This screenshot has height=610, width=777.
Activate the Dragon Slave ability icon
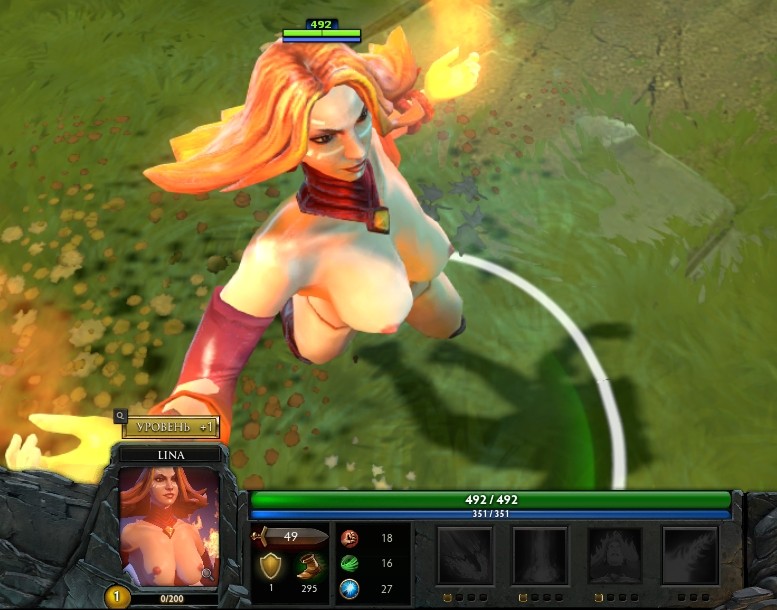pos(465,556)
